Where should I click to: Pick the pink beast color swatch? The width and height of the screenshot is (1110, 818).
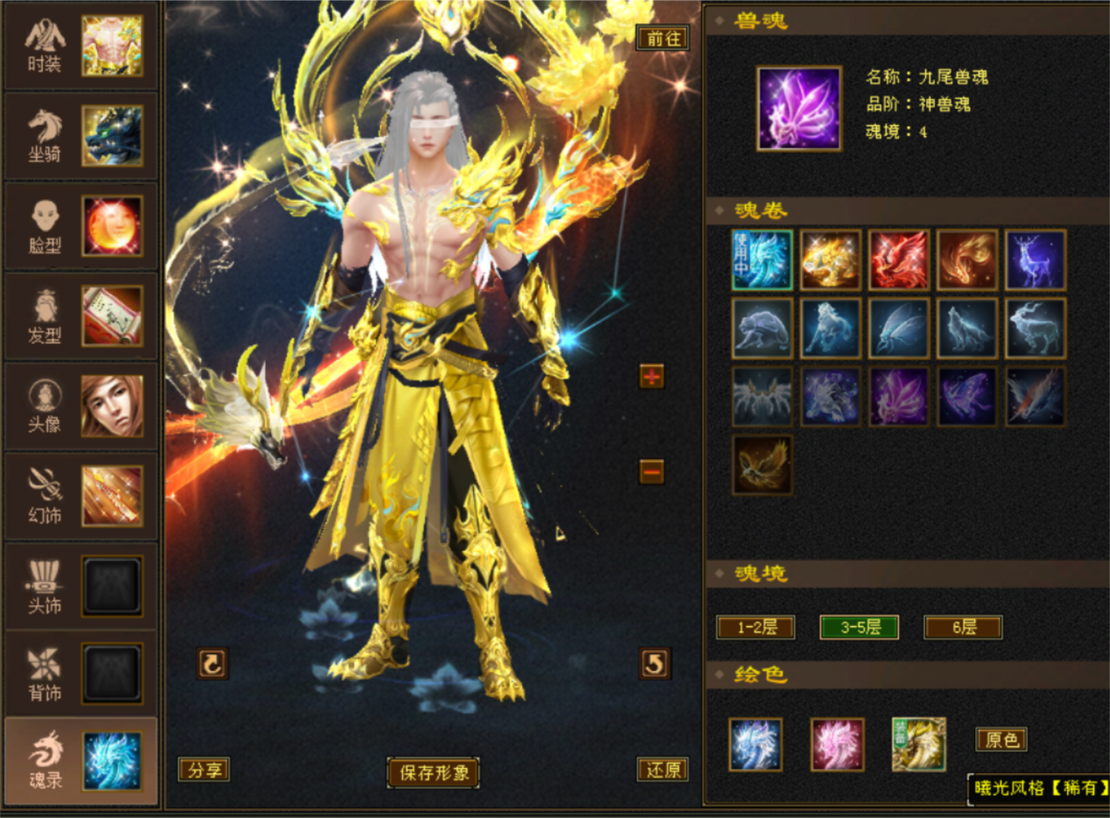[837, 745]
